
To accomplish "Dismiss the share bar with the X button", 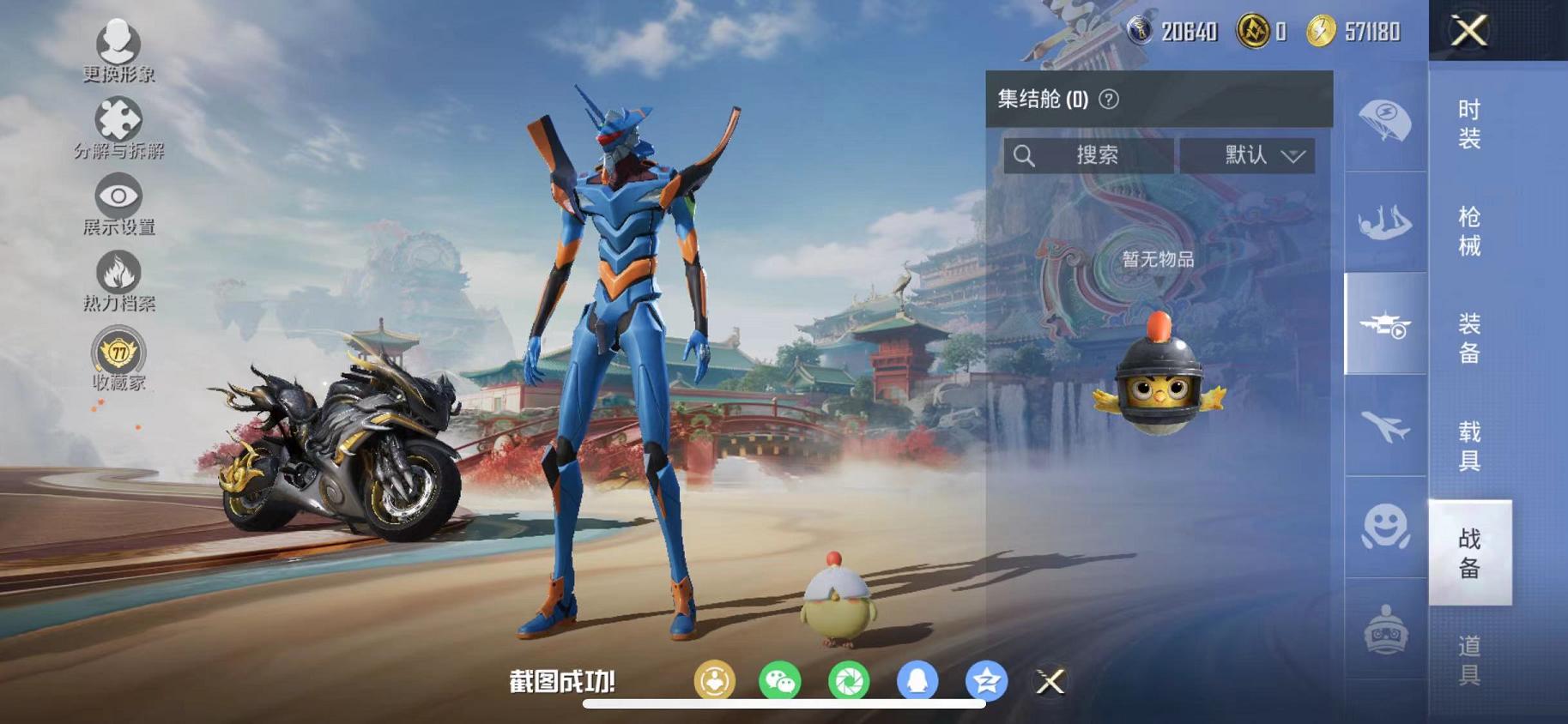I will point(1049,680).
